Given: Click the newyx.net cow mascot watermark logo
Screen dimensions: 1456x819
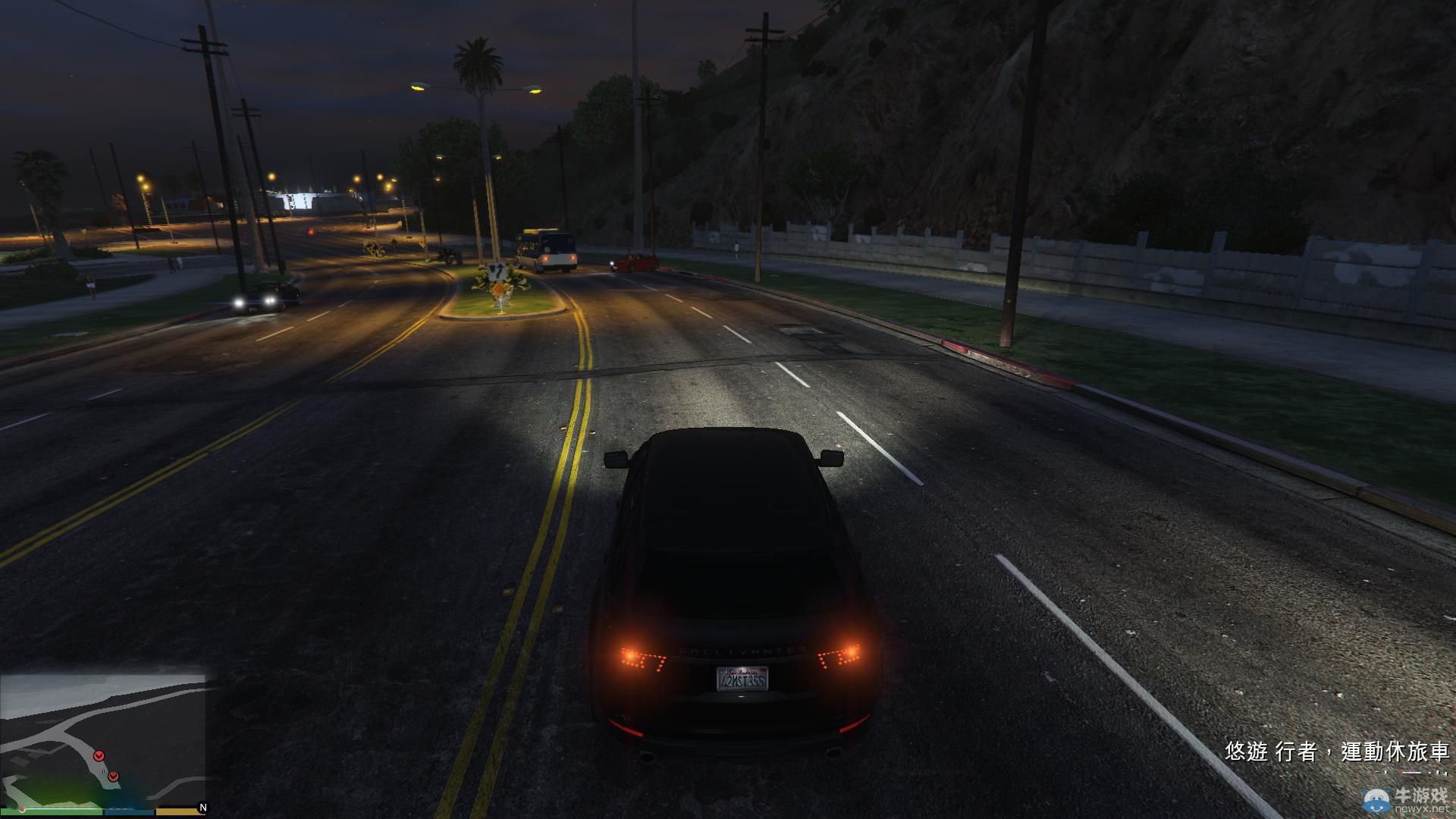Looking at the screenshot, I should 1376,800.
